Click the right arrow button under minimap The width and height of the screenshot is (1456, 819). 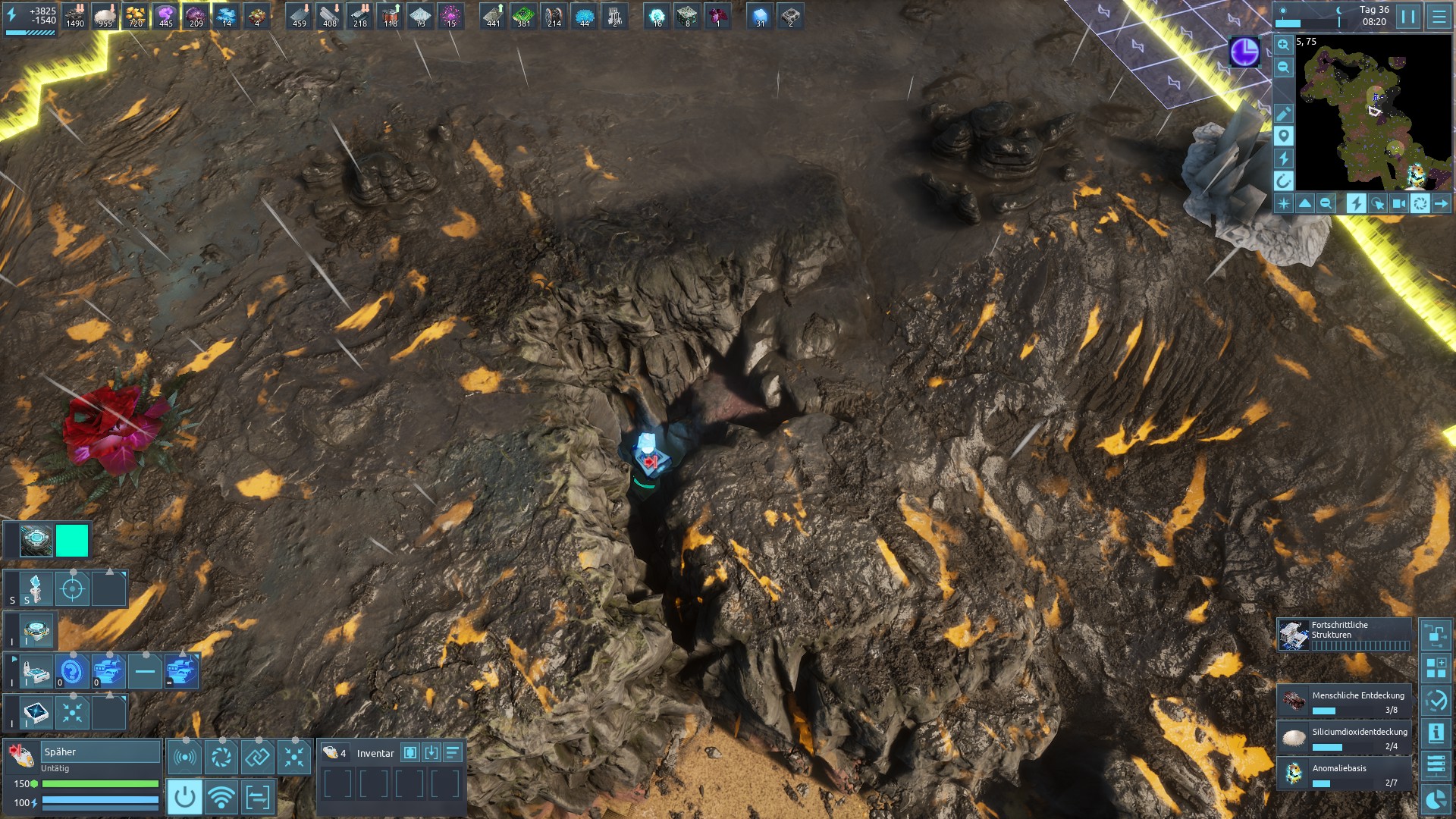pos(1441,203)
